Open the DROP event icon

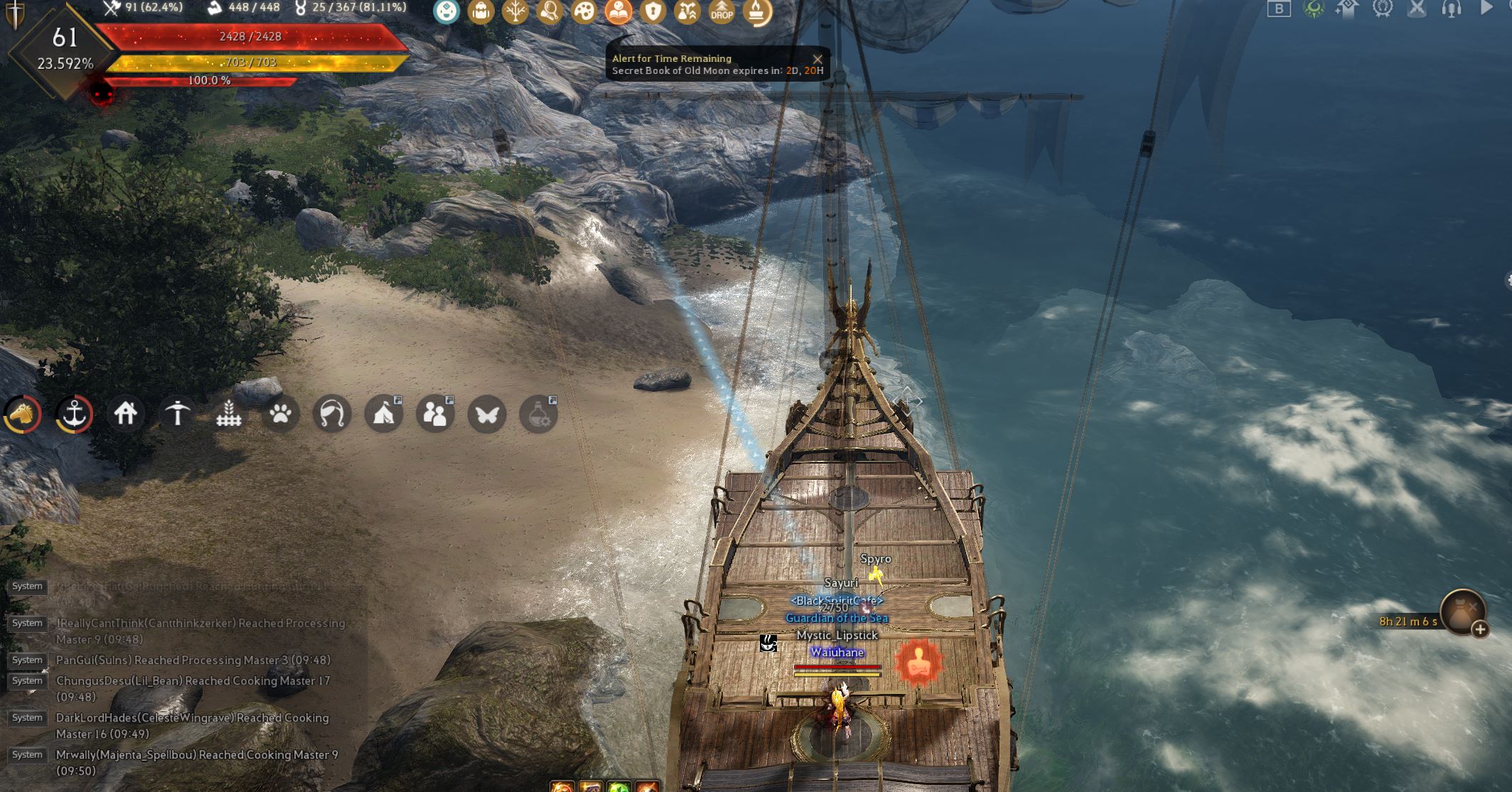722,12
